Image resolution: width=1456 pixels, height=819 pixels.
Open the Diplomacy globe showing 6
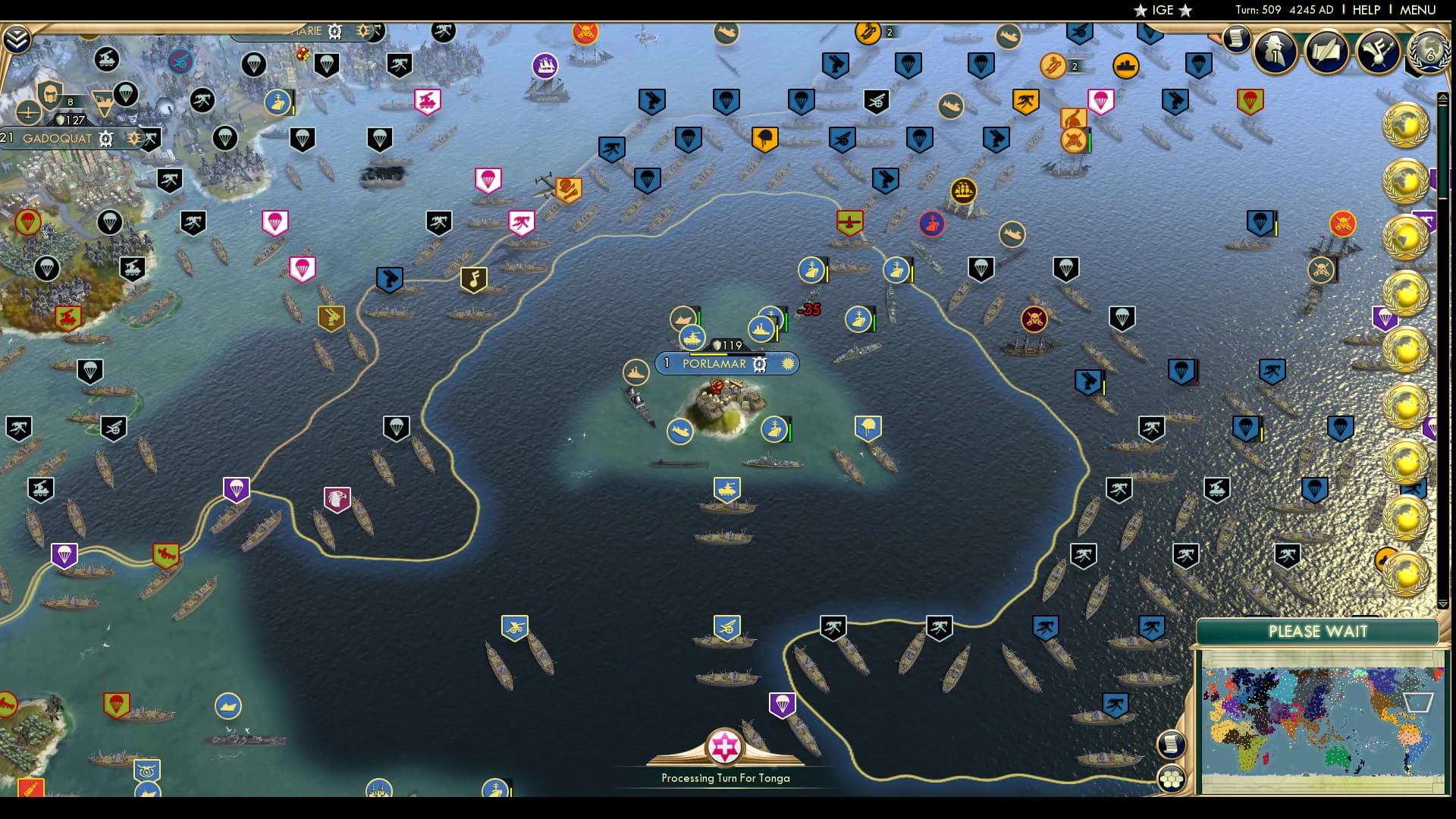click(x=1427, y=53)
